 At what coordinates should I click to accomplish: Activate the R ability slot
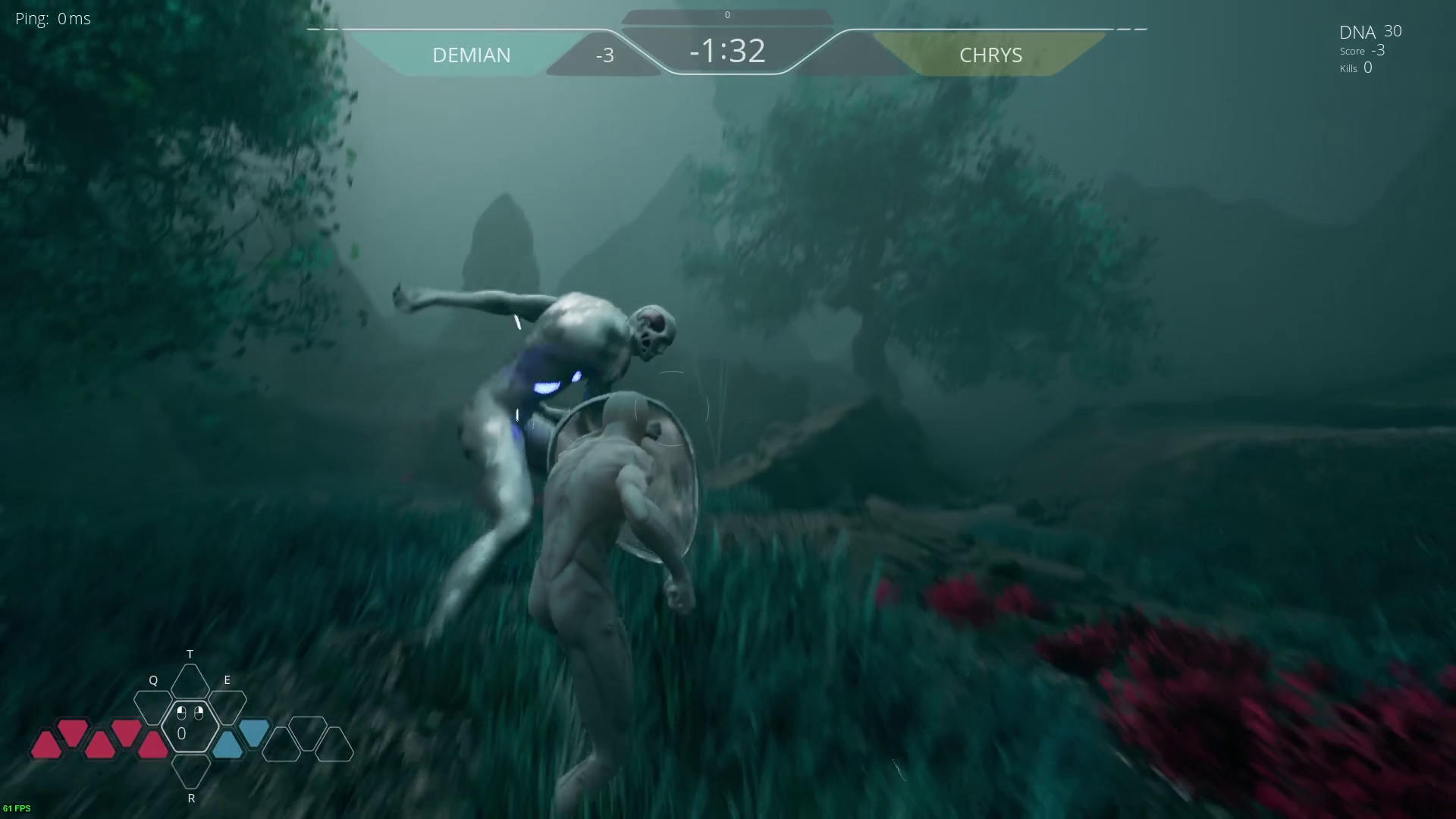pos(191,773)
